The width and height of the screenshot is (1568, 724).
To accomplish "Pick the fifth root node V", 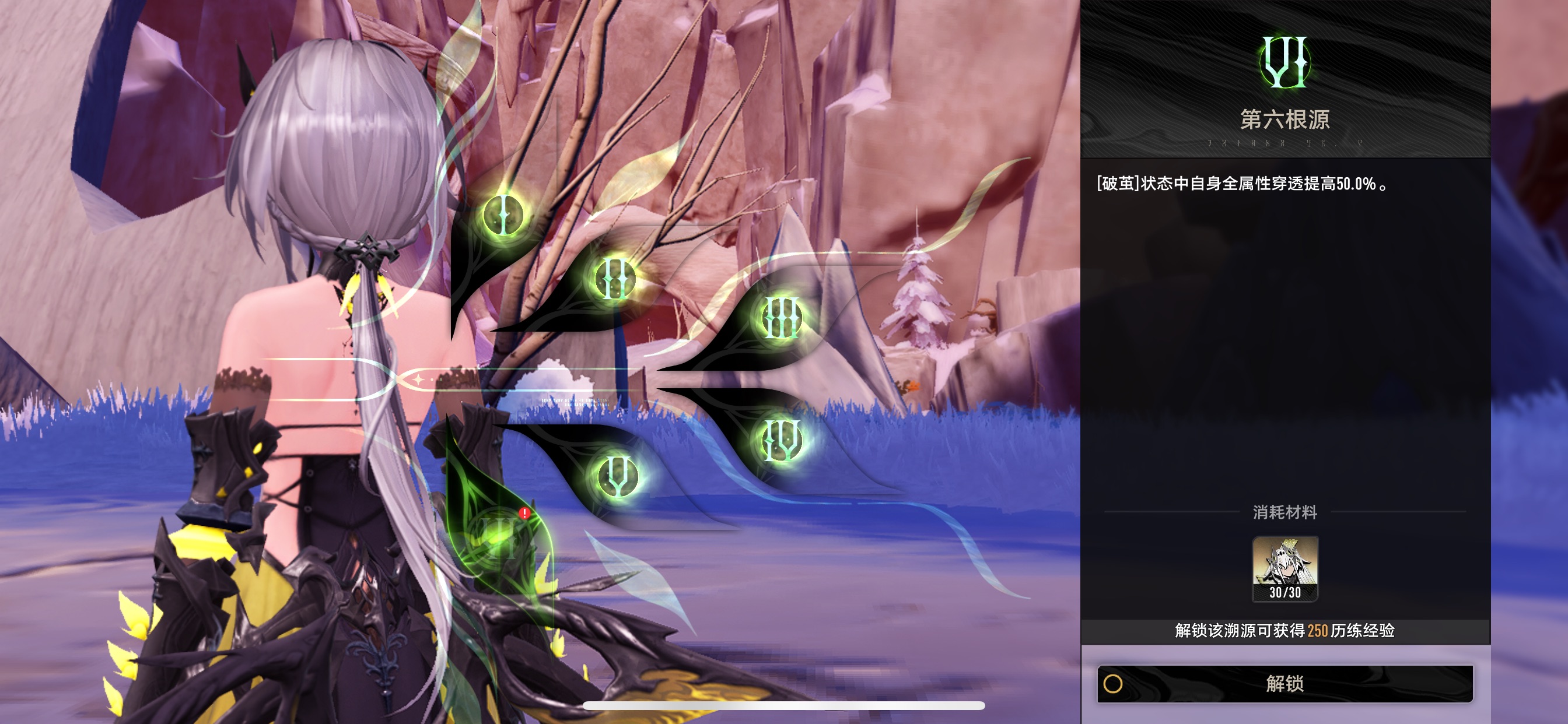I will coord(617,476).
